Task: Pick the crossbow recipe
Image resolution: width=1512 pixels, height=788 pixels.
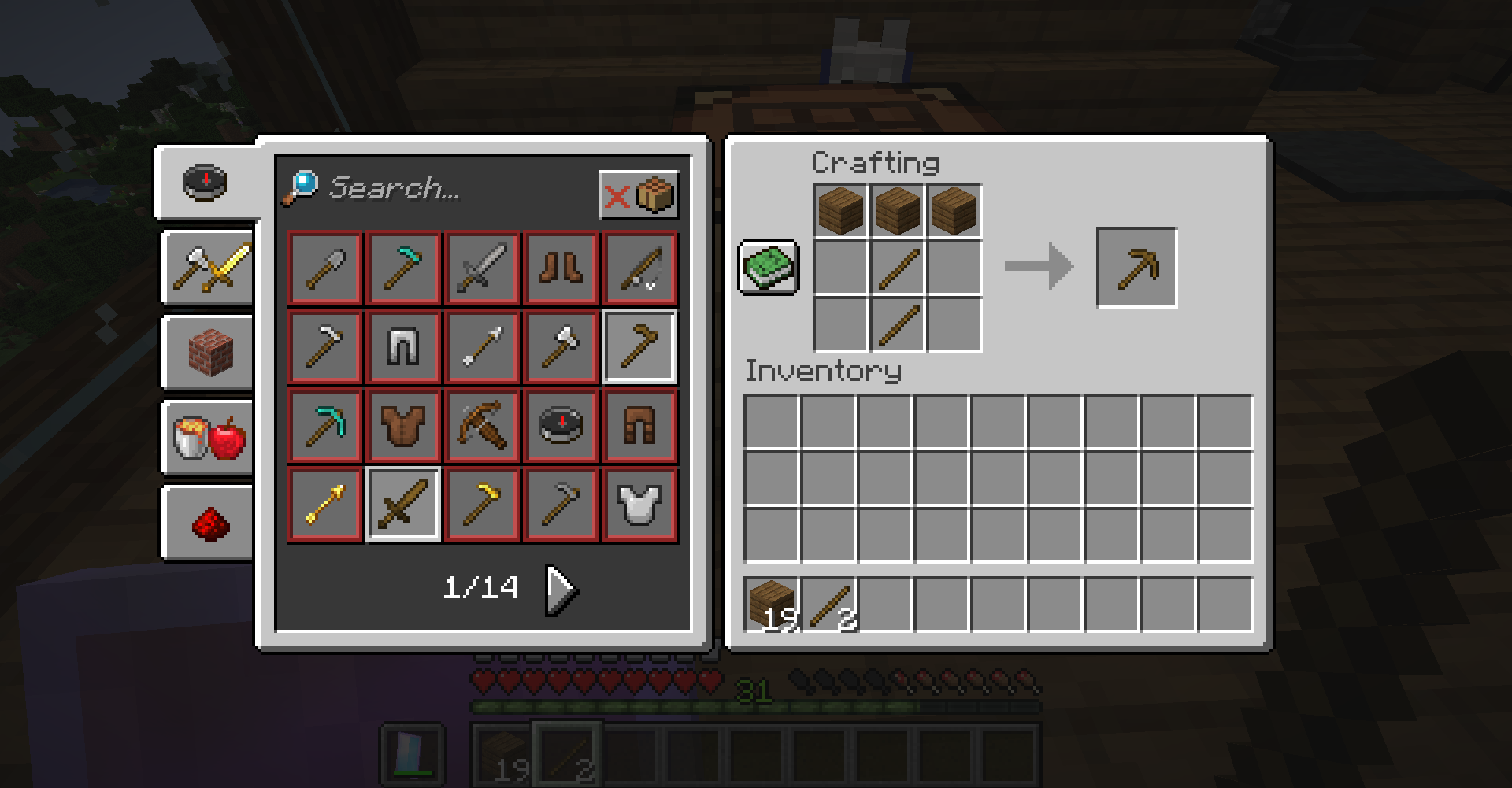Action: coord(482,425)
